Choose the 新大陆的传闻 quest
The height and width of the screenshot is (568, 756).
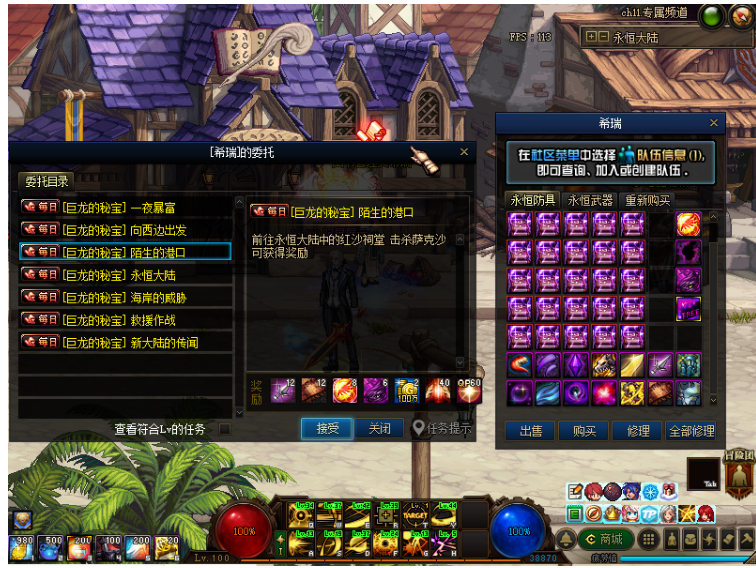pos(126,343)
